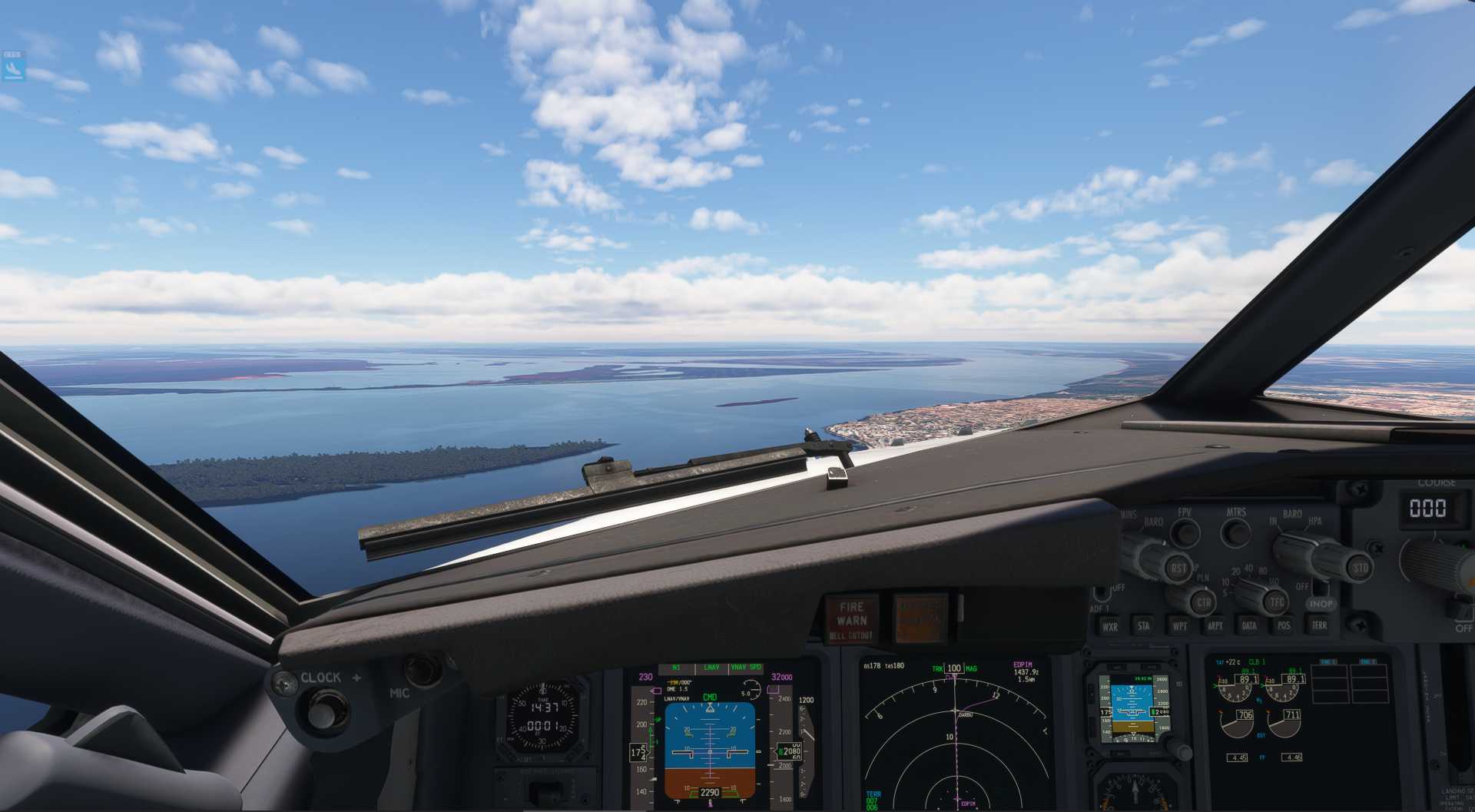This screenshot has height=812, width=1475.
Task: Toggle the WXR weather radar button
Action: pos(1110,626)
